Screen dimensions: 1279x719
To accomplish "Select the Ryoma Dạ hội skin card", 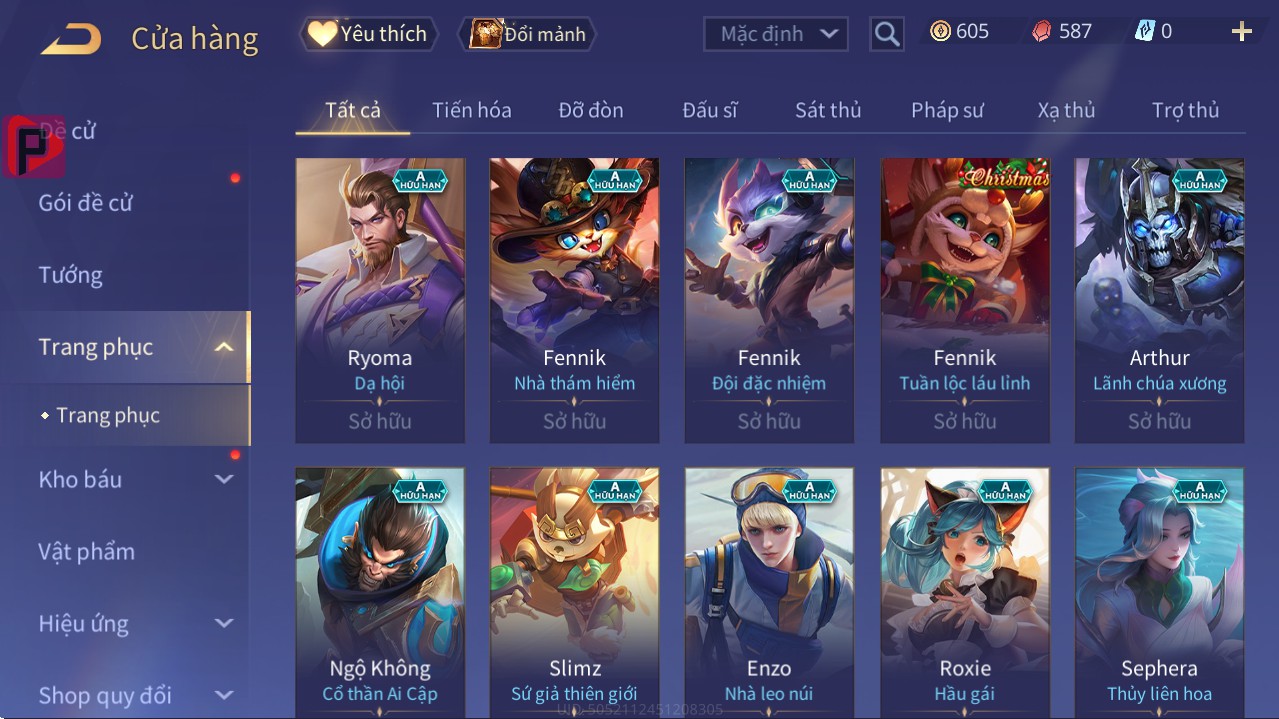I will pyautogui.click(x=380, y=299).
